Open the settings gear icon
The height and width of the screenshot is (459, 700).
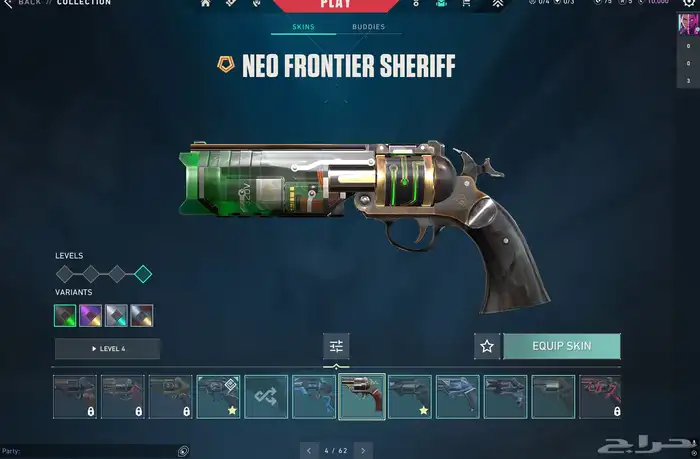(x=413, y=4)
